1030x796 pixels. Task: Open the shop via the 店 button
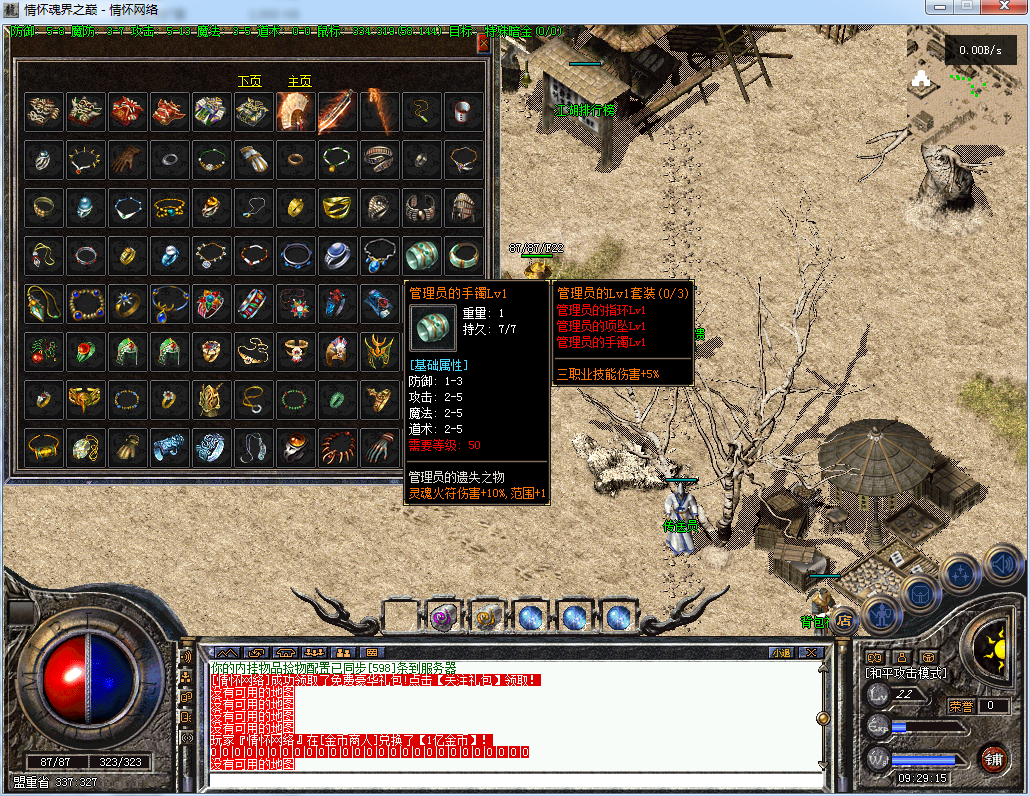(843, 621)
